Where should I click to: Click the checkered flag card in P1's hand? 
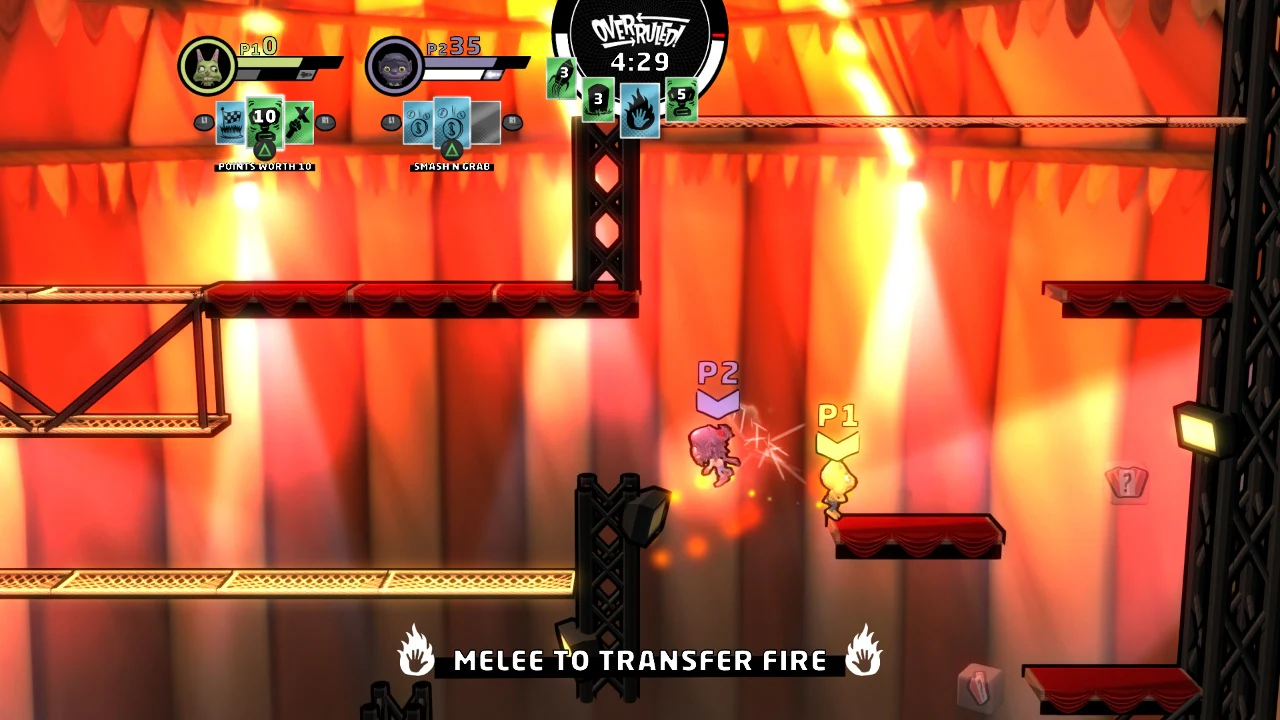click(228, 122)
